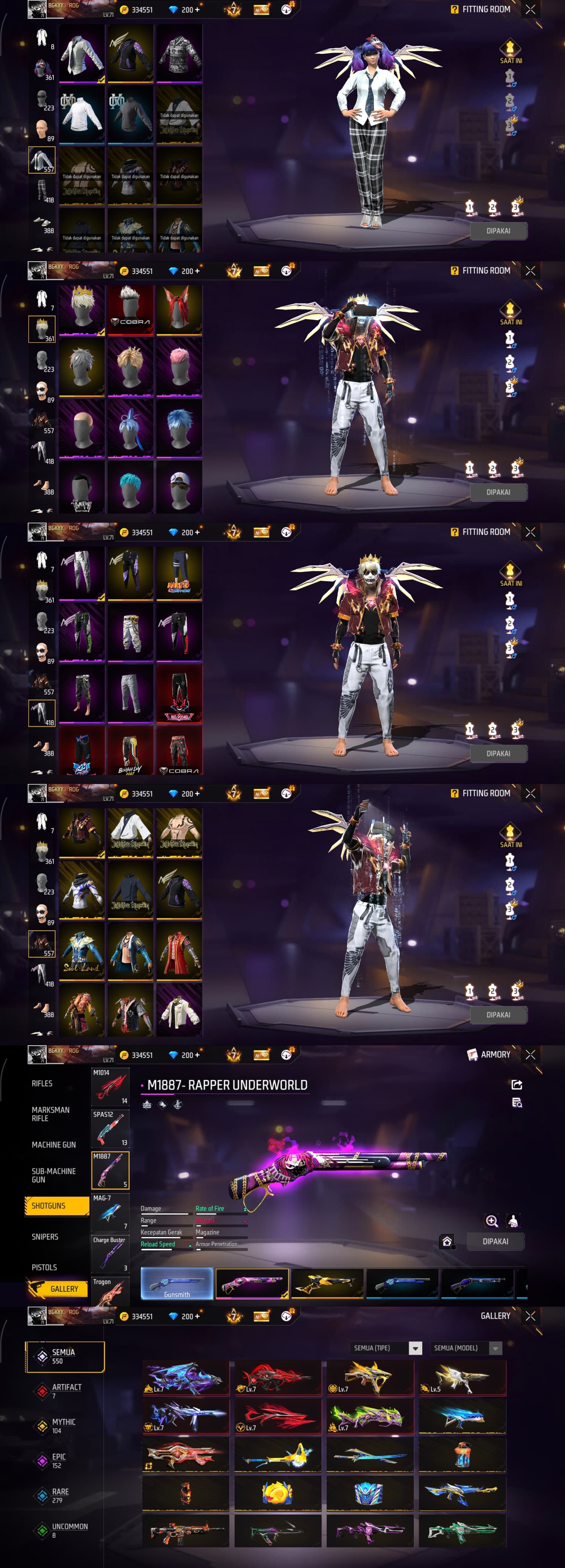565x1568 pixels.
Task: Open the yellow Gallery button in Armory
Action: [x=57, y=1289]
